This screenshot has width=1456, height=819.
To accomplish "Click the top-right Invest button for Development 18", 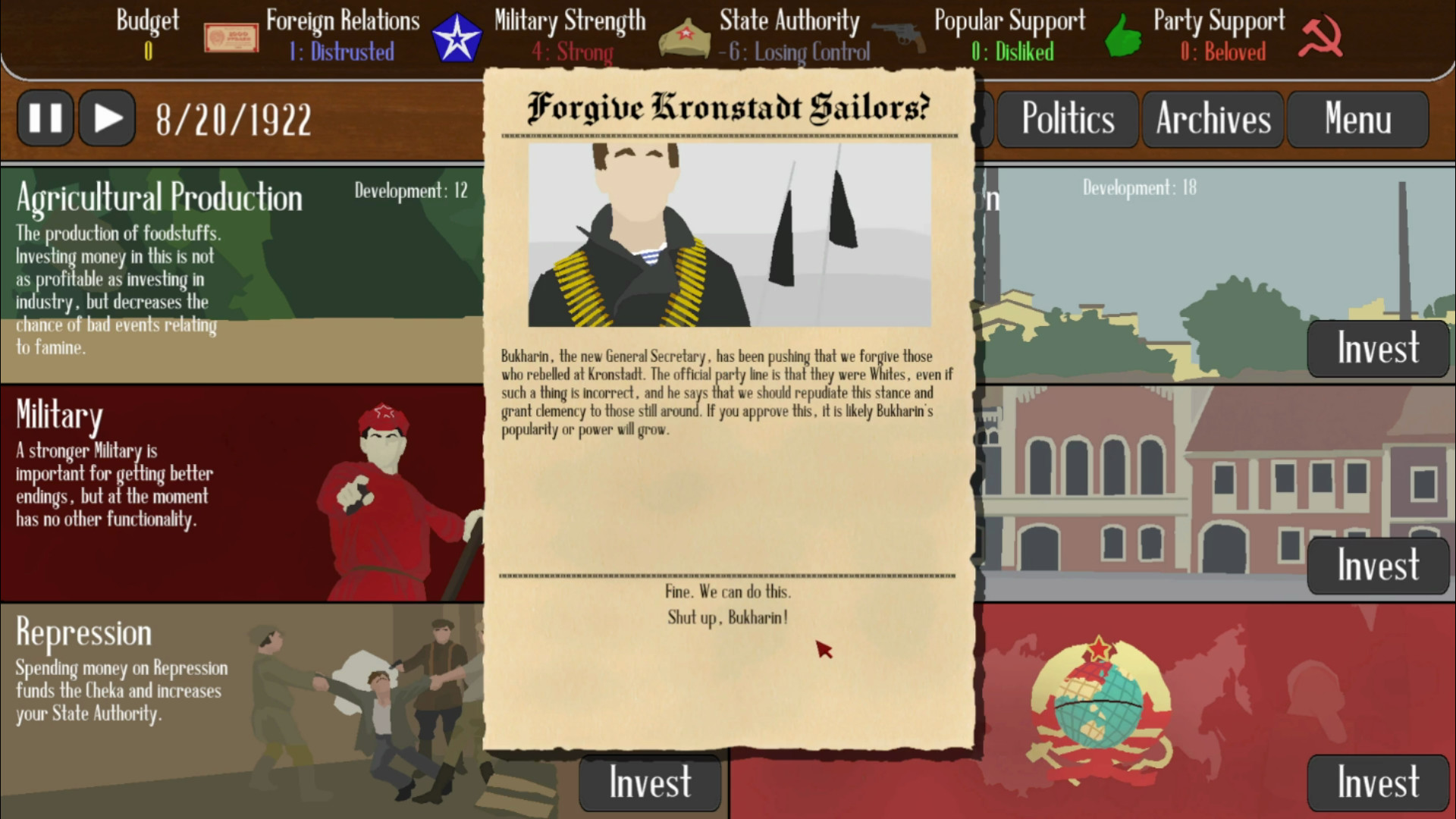I will coord(1378,349).
